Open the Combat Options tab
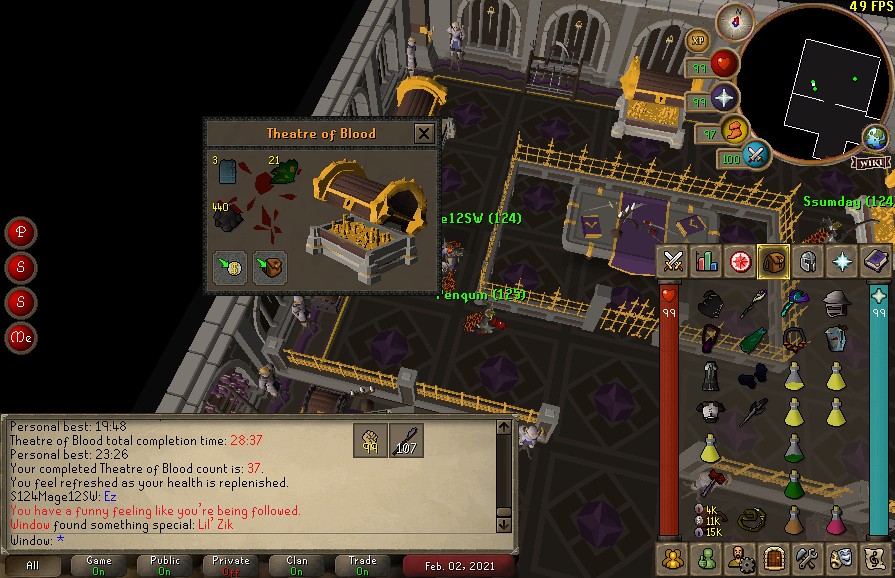The width and height of the screenshot is (895, 578). tap(674, 261)
